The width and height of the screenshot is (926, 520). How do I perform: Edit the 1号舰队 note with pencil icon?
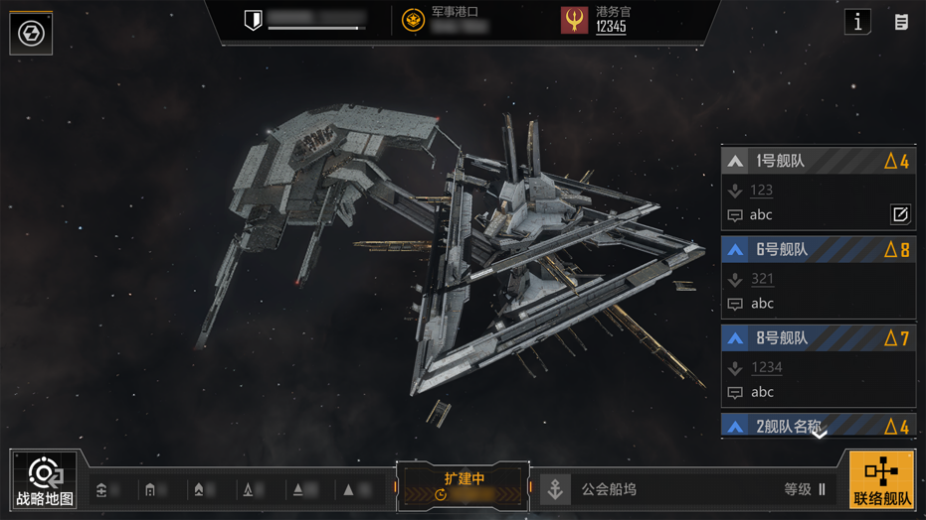coord(900,214)
